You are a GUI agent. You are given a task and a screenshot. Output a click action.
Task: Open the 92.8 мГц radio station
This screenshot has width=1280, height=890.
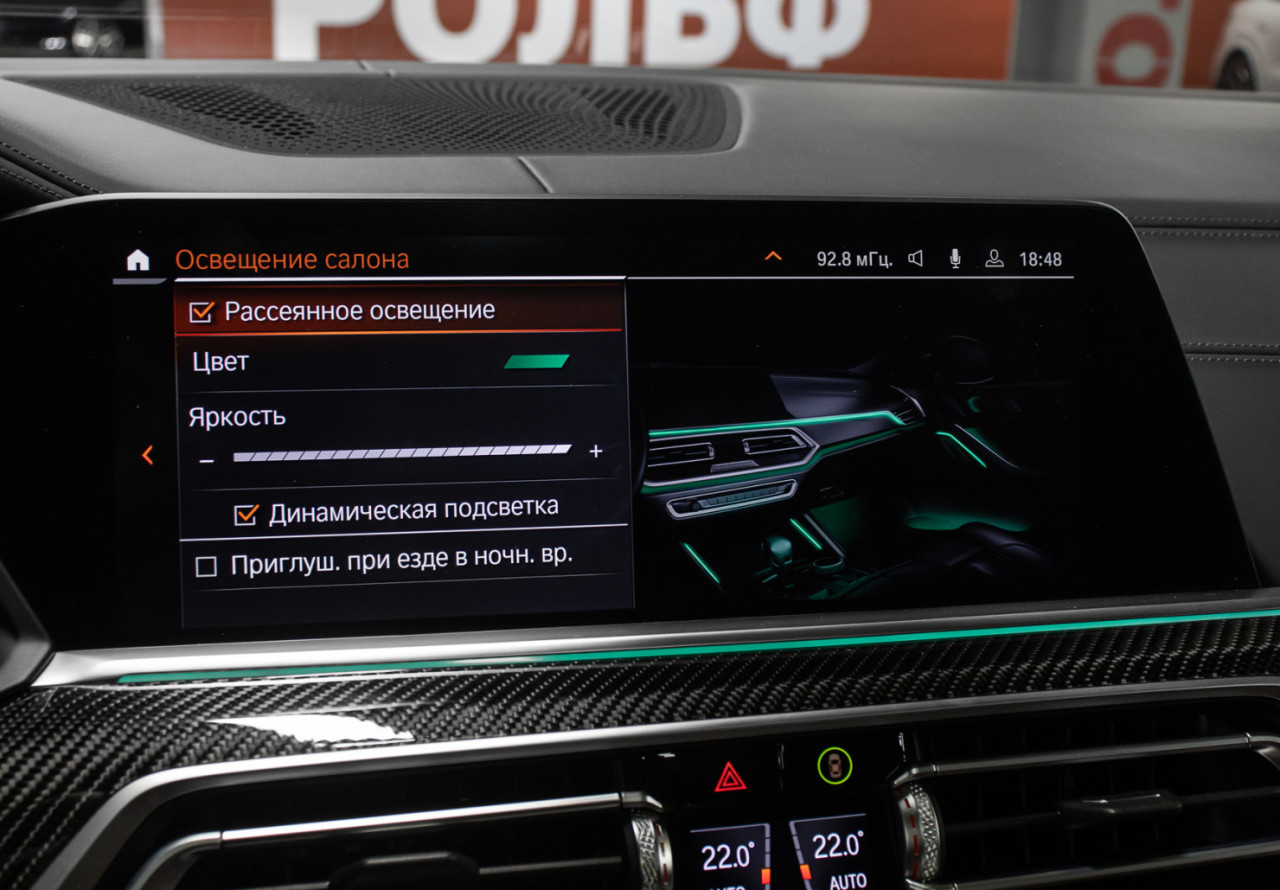click(x=854, y=259)
